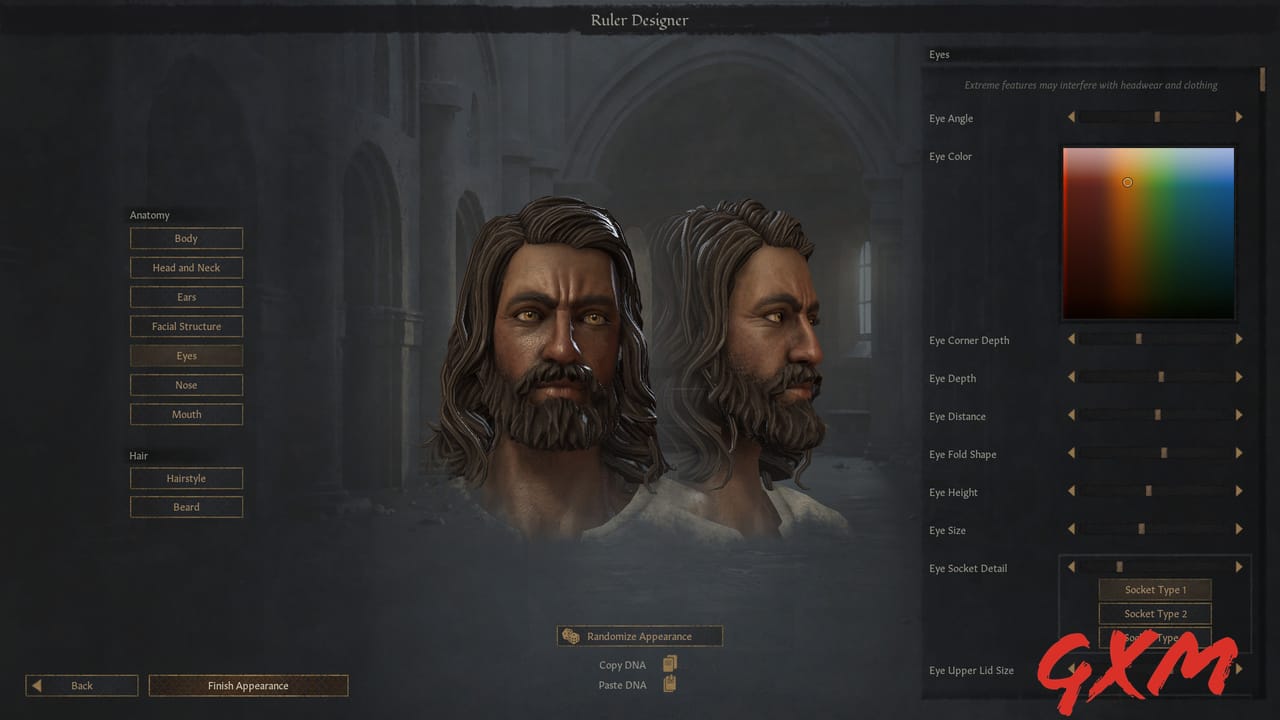
Task: Open the Hairstyle options
Action: point(186,478)
